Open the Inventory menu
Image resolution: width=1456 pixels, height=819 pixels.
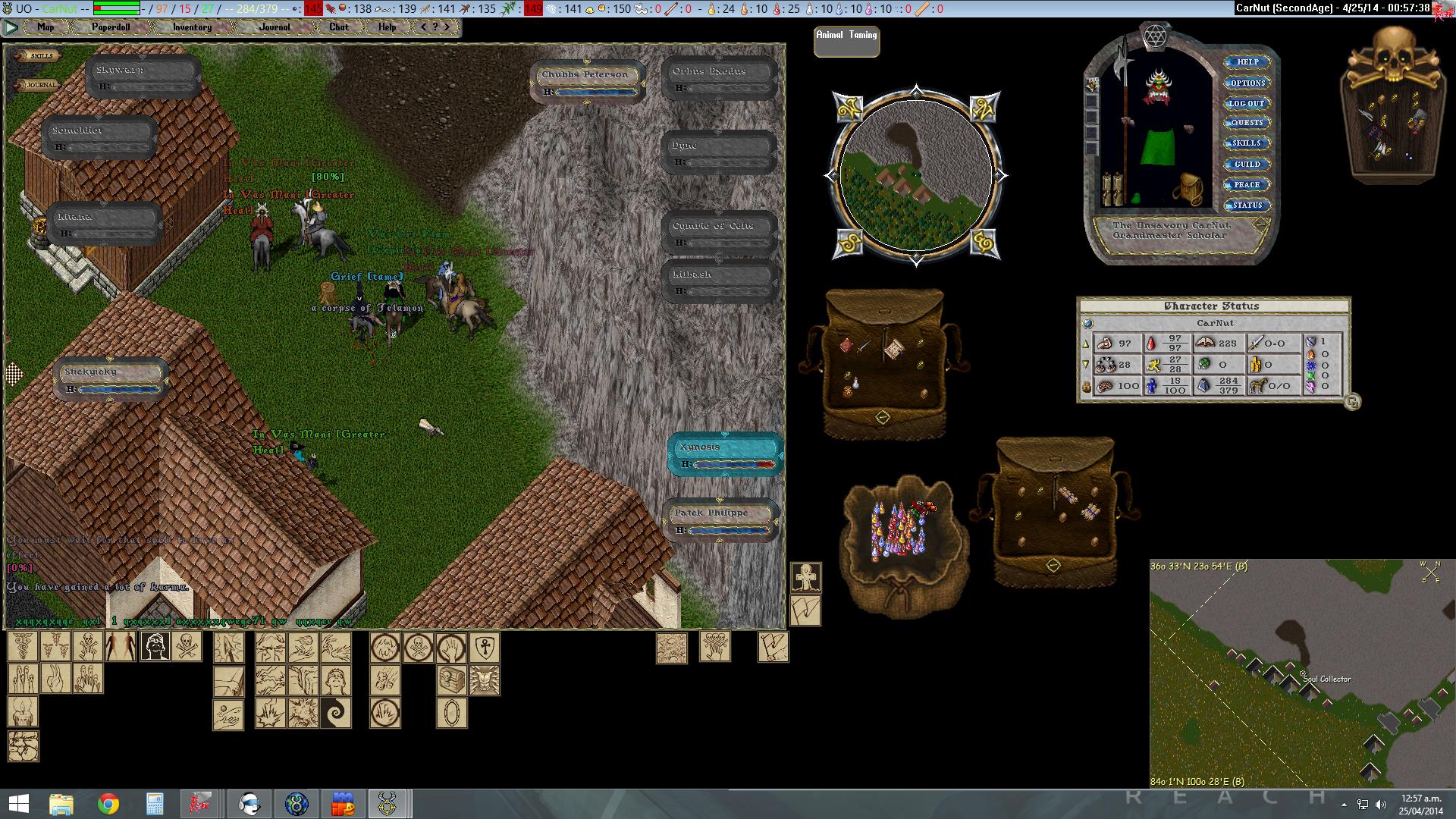(x=192, y=27)
